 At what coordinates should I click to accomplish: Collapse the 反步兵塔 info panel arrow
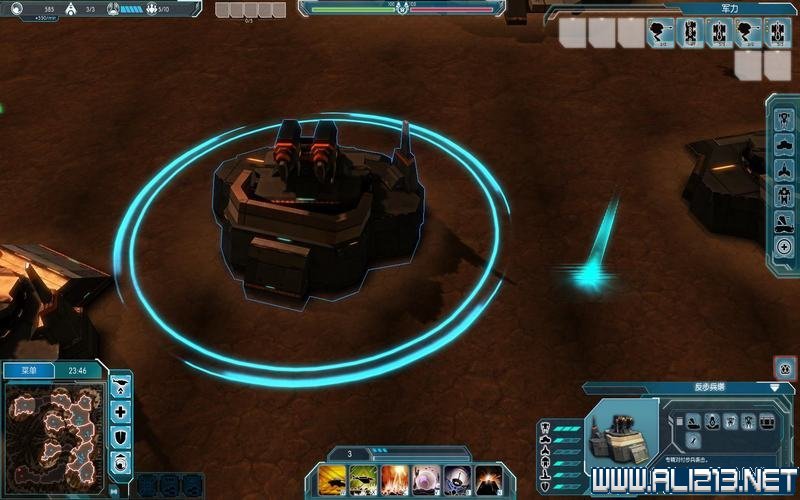tap(775, 387)
